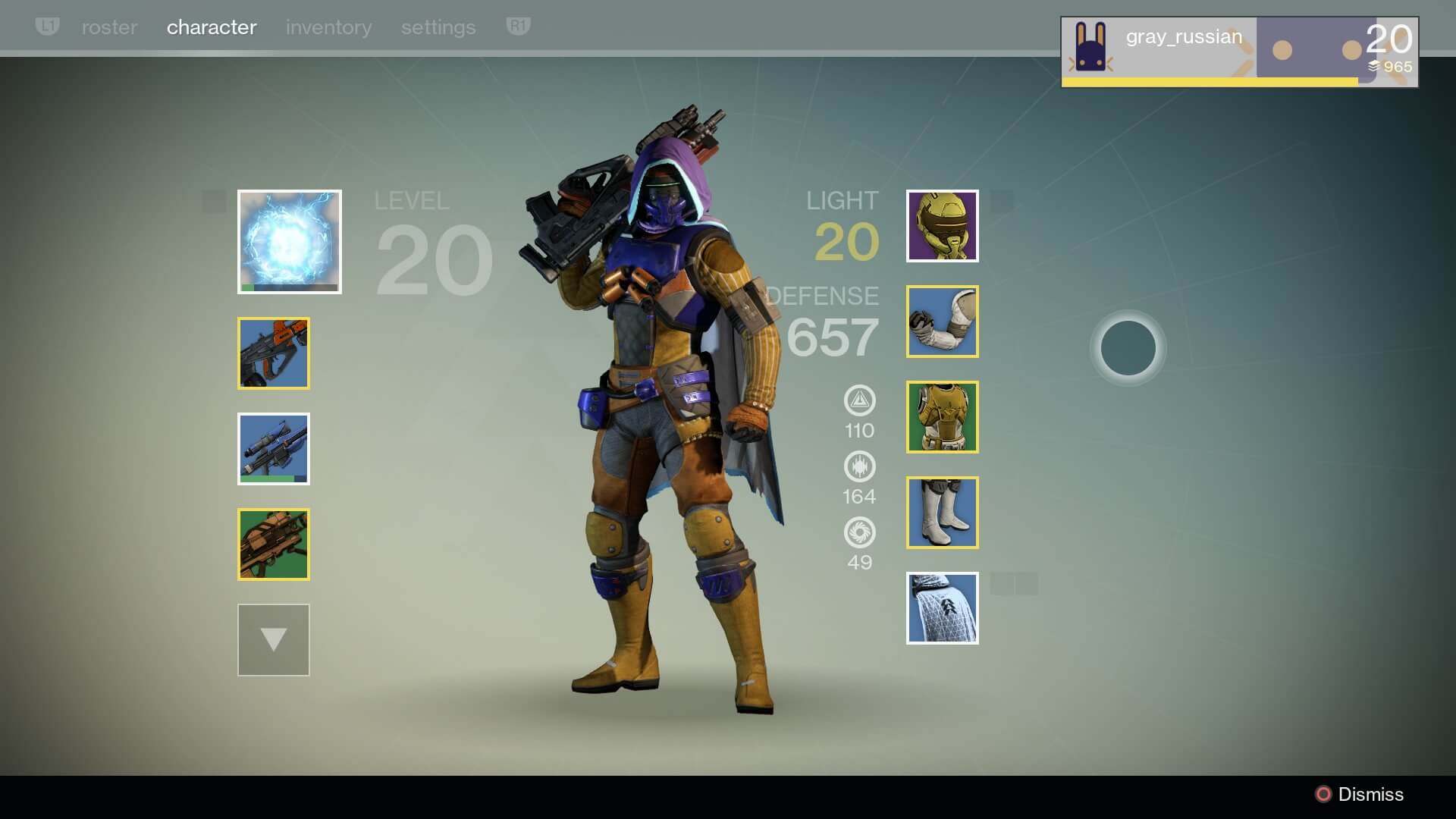Inspect the chest armor piece
The height and width of the screenshot is (819, 1456).
tap(942, 417)
